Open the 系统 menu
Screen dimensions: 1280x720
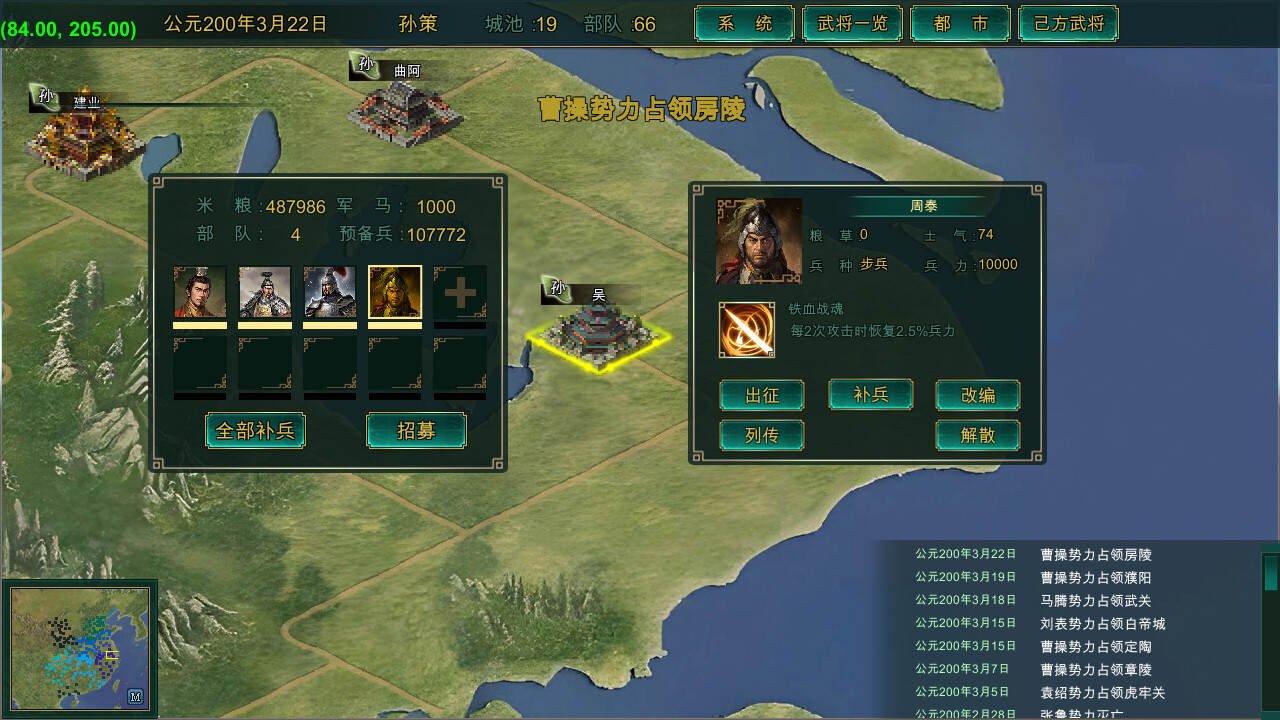point(744,22)
